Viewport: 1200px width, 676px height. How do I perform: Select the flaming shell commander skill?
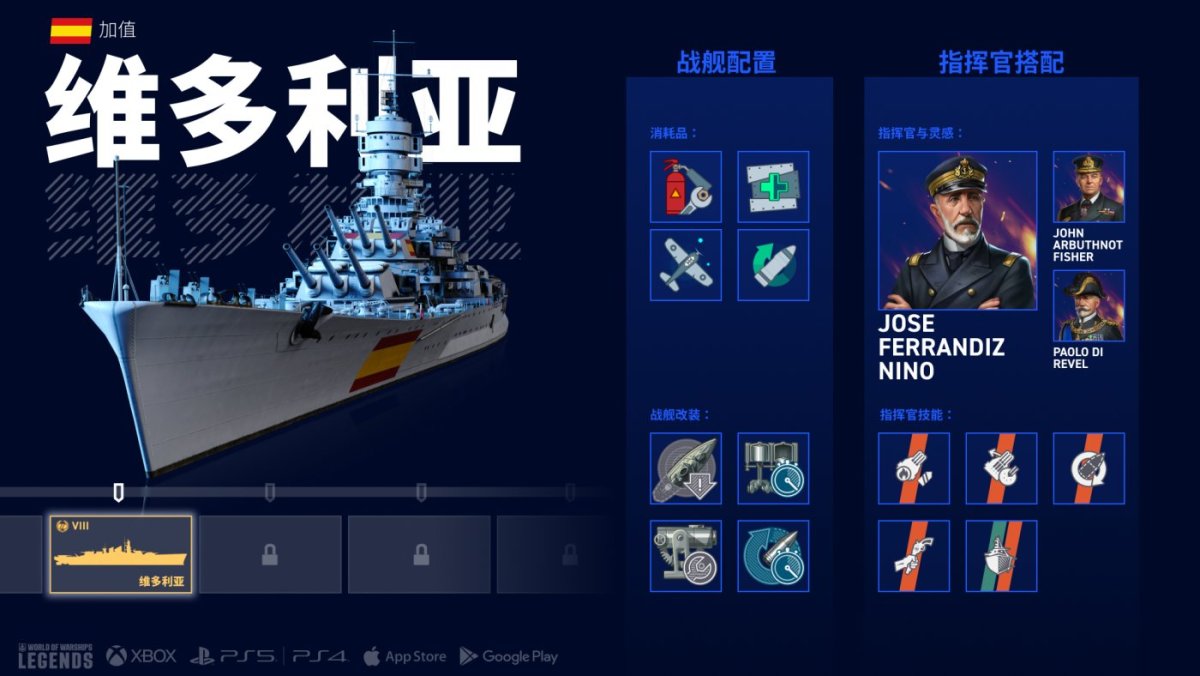[x=914, y=468]
